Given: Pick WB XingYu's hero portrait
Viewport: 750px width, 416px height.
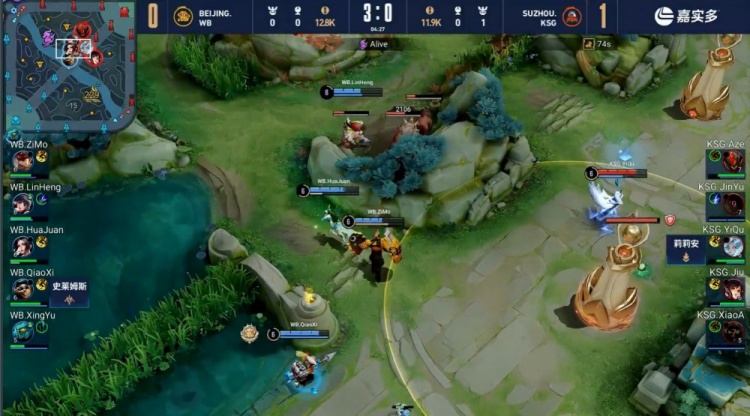Looking at the screenshot, I should point(22,332).
